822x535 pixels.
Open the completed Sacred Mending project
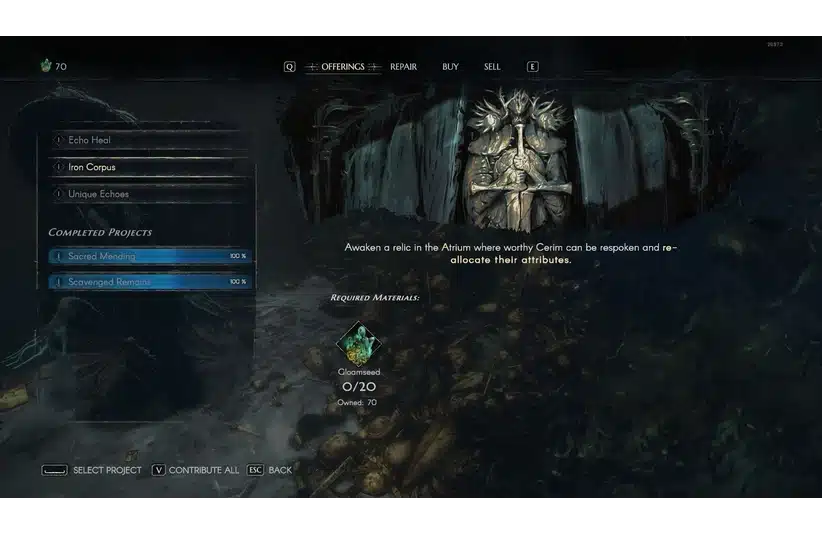coord(148,256)
